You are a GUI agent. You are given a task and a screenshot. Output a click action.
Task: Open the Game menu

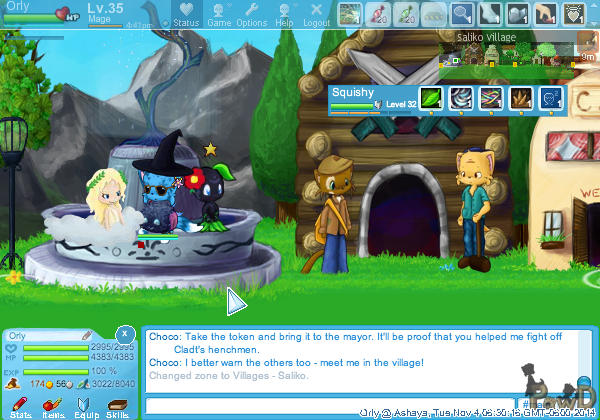pyautogui.click(x=219, y=14)
